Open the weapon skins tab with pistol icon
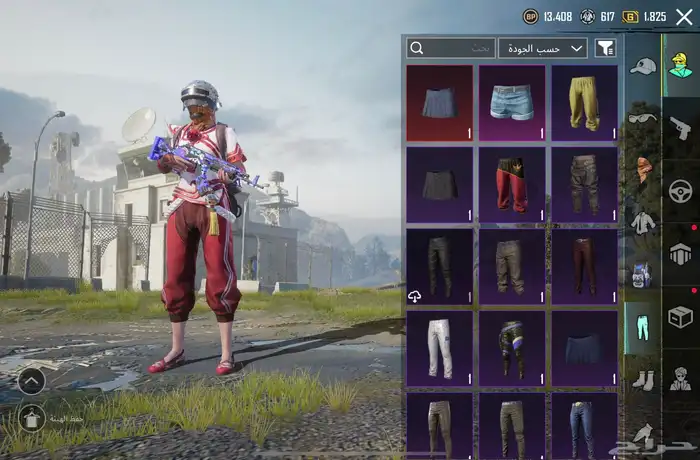The height and width of the screenshot is (460, 700). tap(681, 127)
